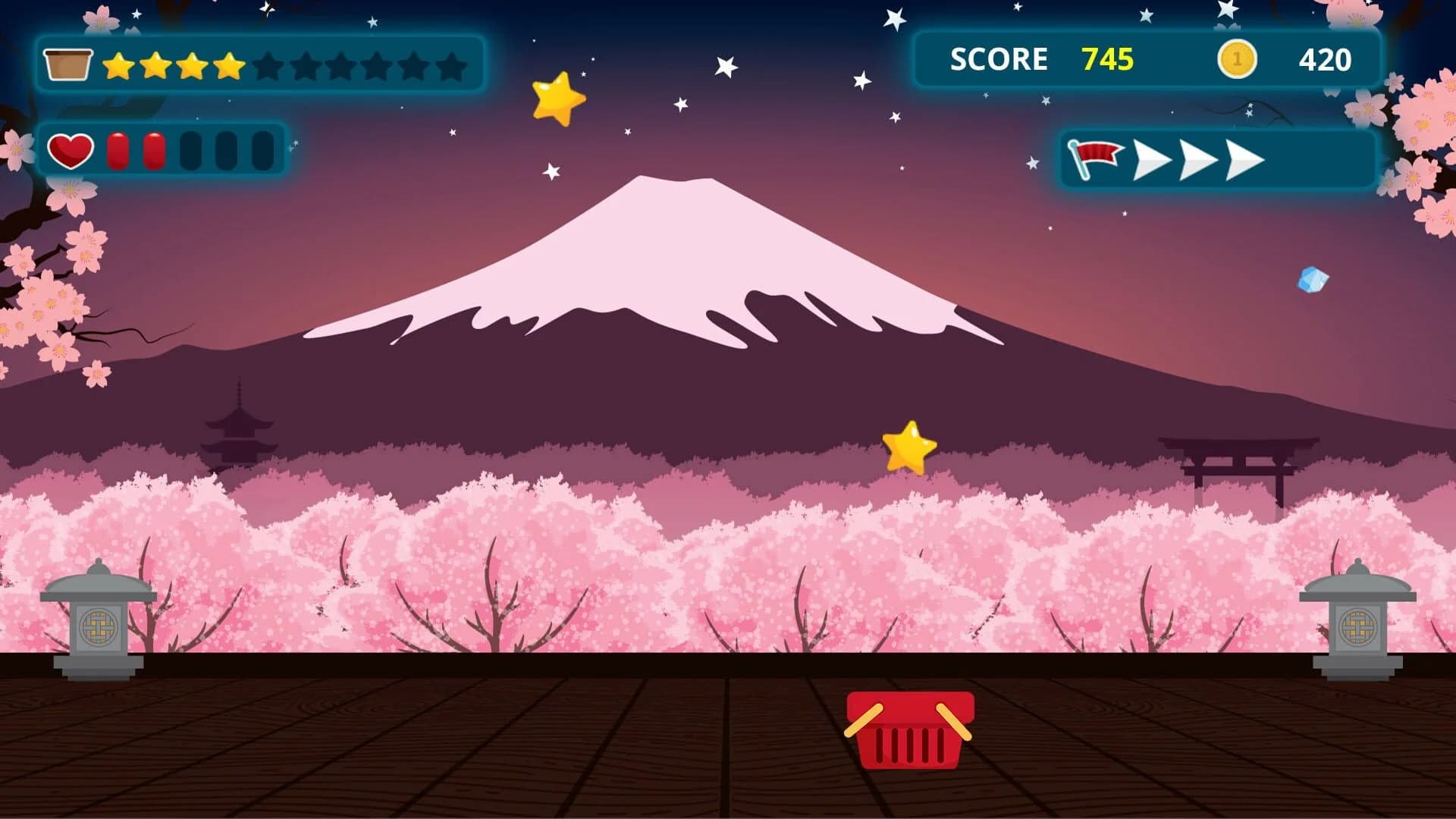Click the last dark life slot

[262, 150]
